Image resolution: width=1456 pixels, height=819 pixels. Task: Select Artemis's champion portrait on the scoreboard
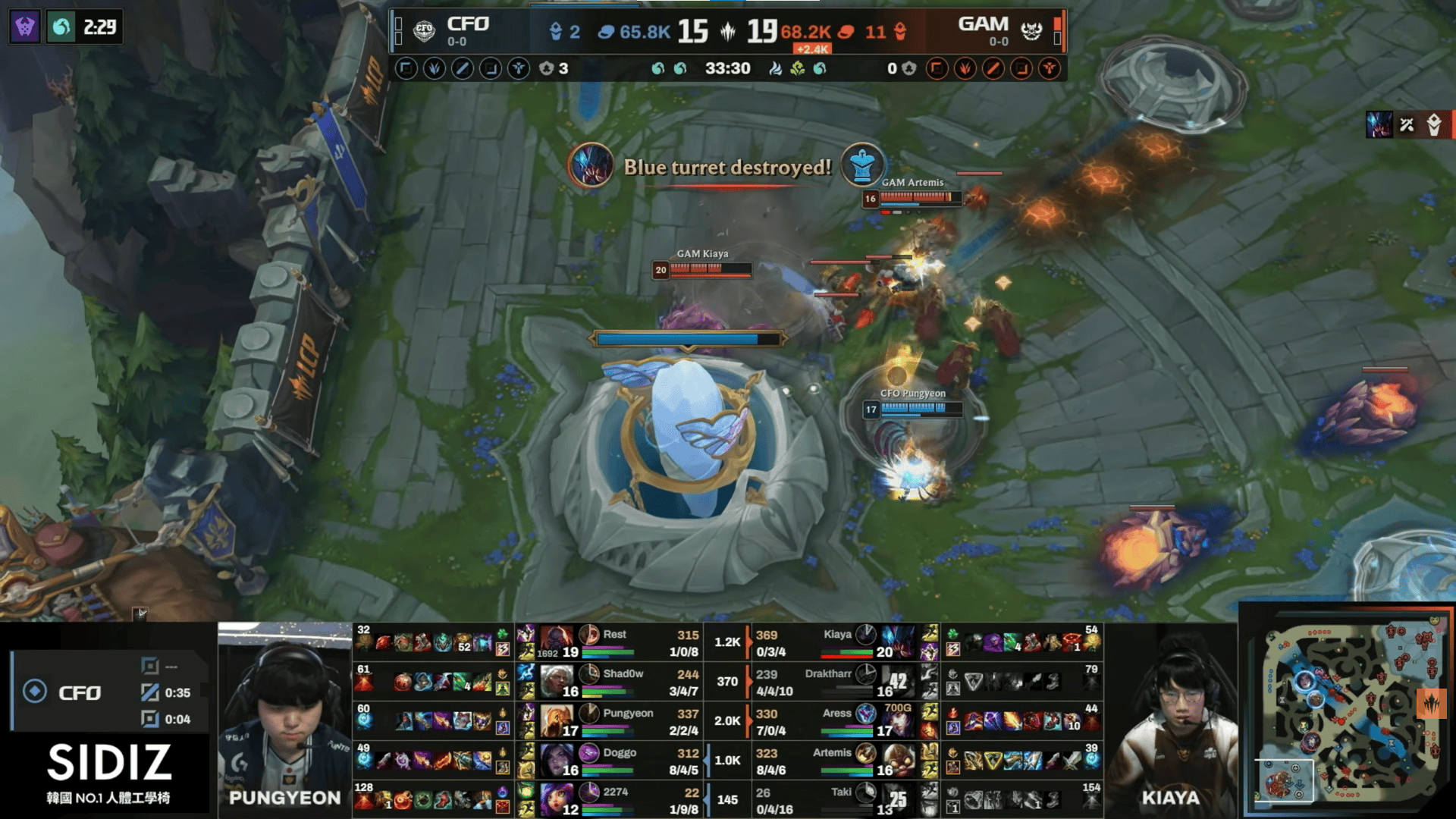pos(898,760)
